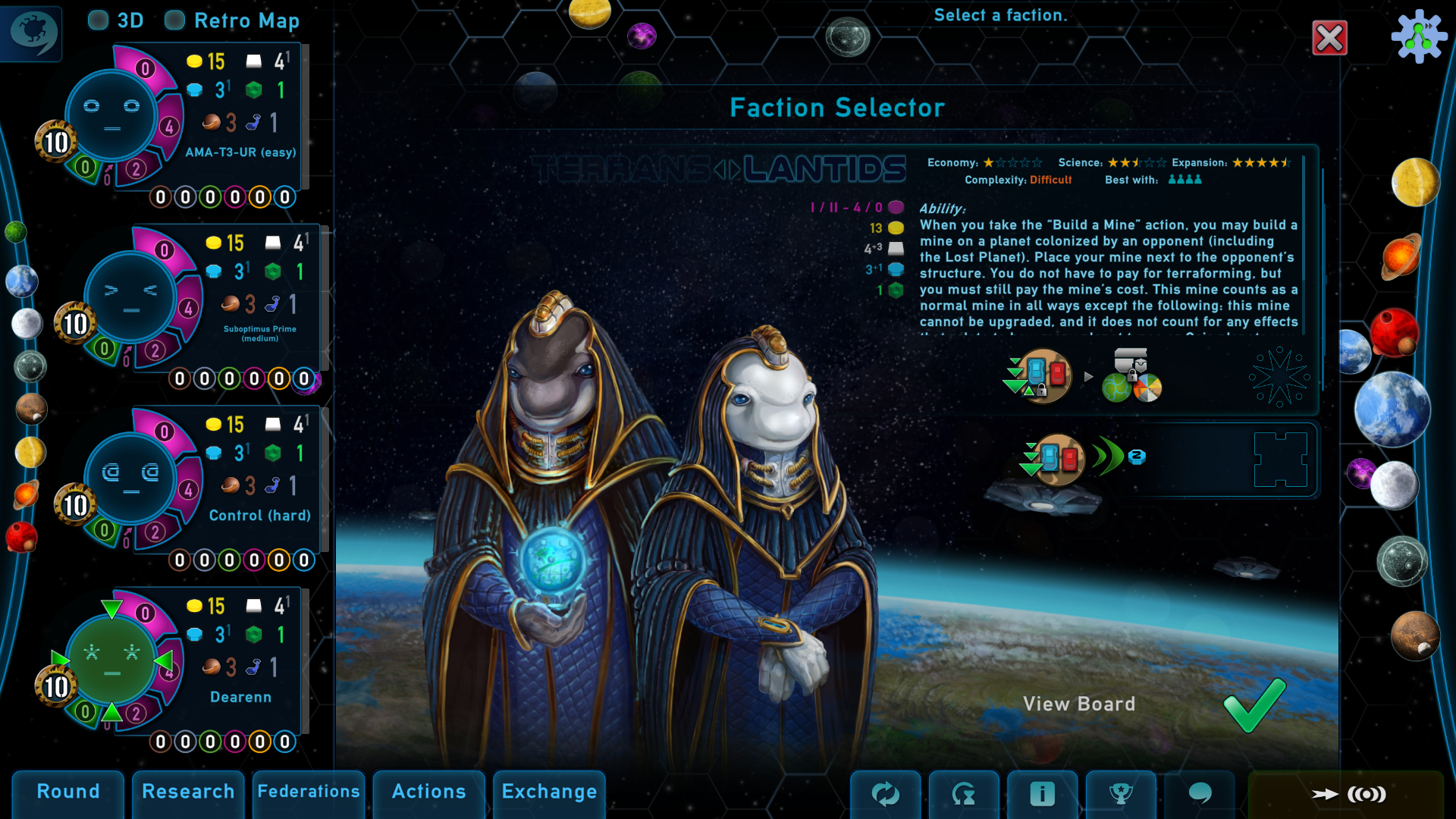This screenshot has height=819, width=1456.
Task: Click the info button
Action: (x=1042, y=794)
